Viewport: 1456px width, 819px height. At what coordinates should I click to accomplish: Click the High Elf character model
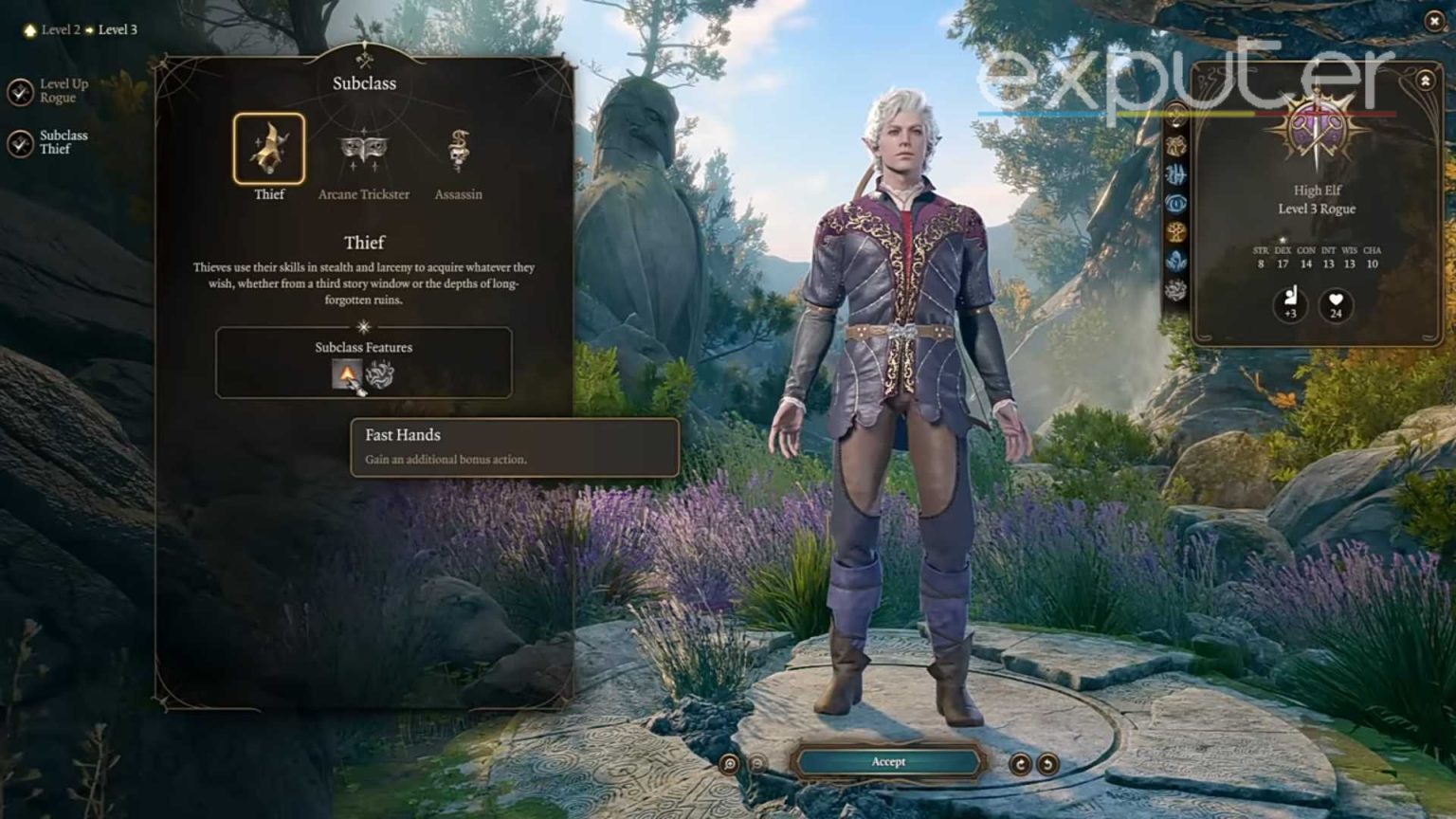[901, 379]
